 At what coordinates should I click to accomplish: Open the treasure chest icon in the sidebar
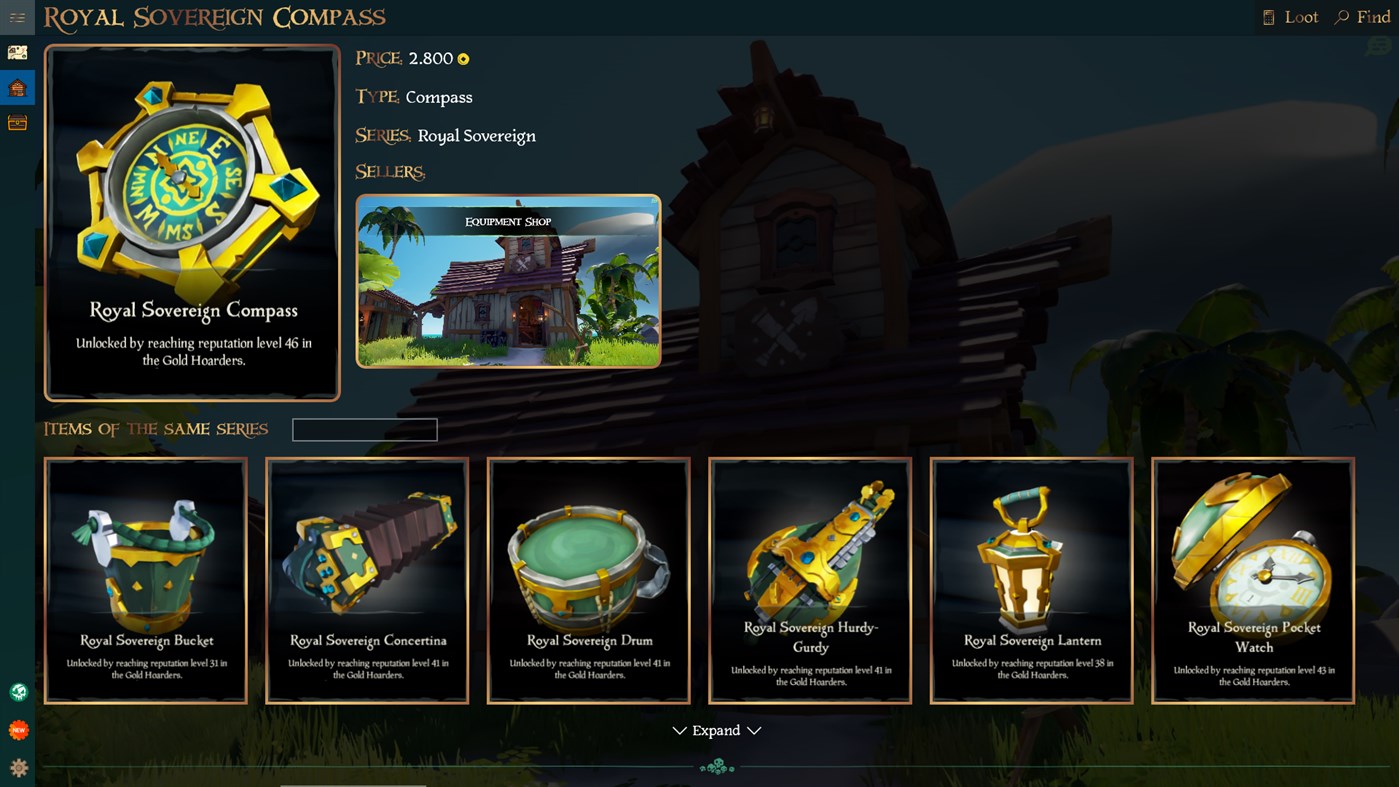tap(17, 122)
